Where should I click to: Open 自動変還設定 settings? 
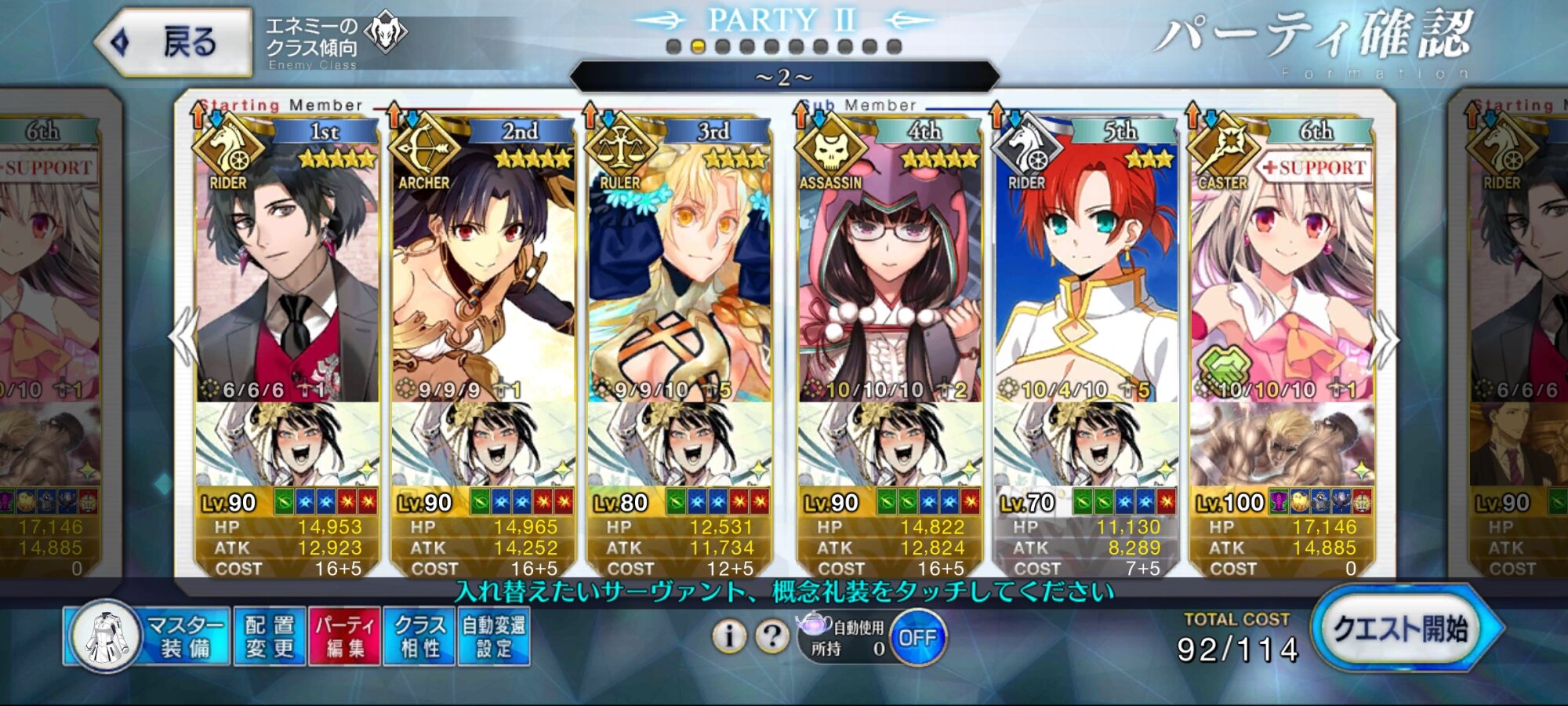click(x=494, y=637)
